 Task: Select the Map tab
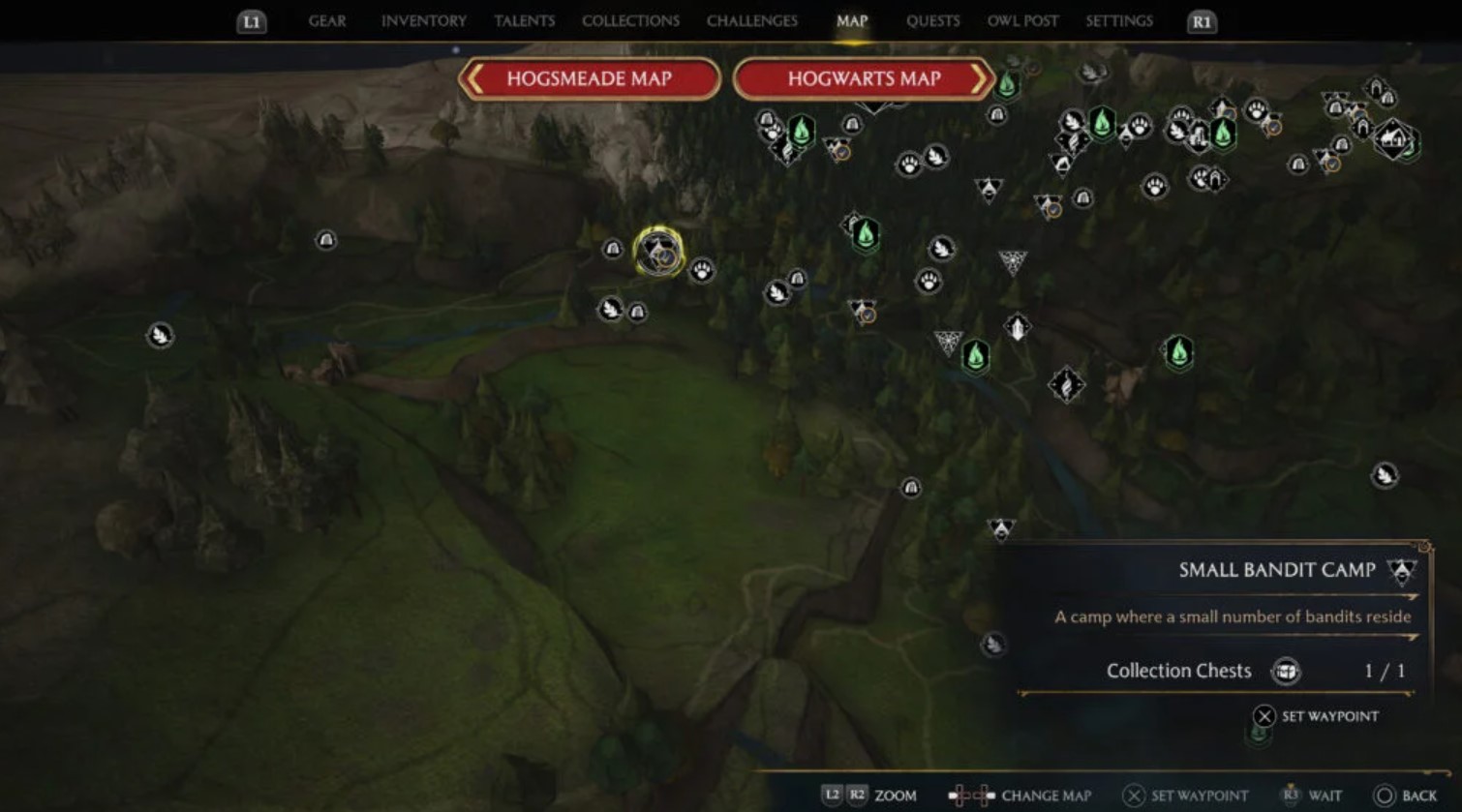tap(852, 21)
